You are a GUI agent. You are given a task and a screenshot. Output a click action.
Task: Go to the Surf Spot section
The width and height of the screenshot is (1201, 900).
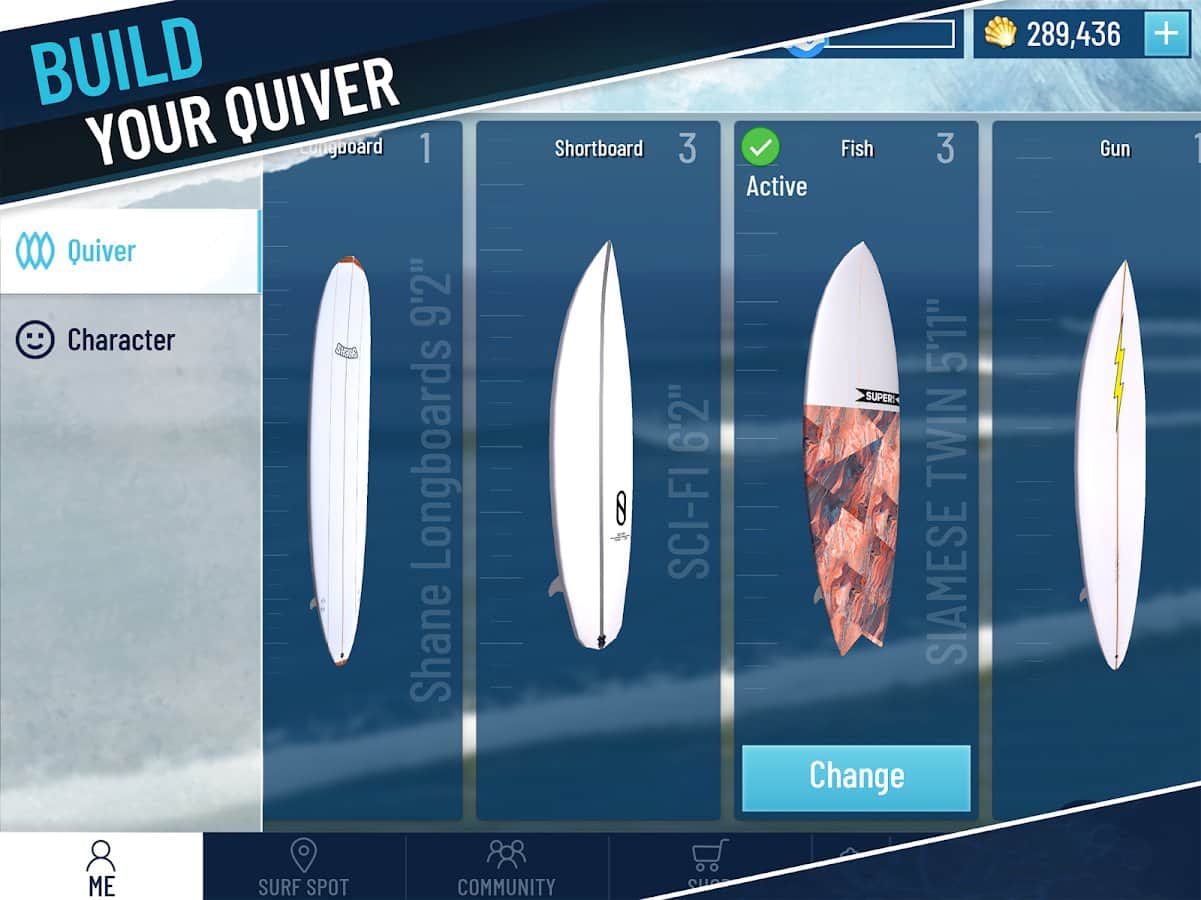pos(303,866)
